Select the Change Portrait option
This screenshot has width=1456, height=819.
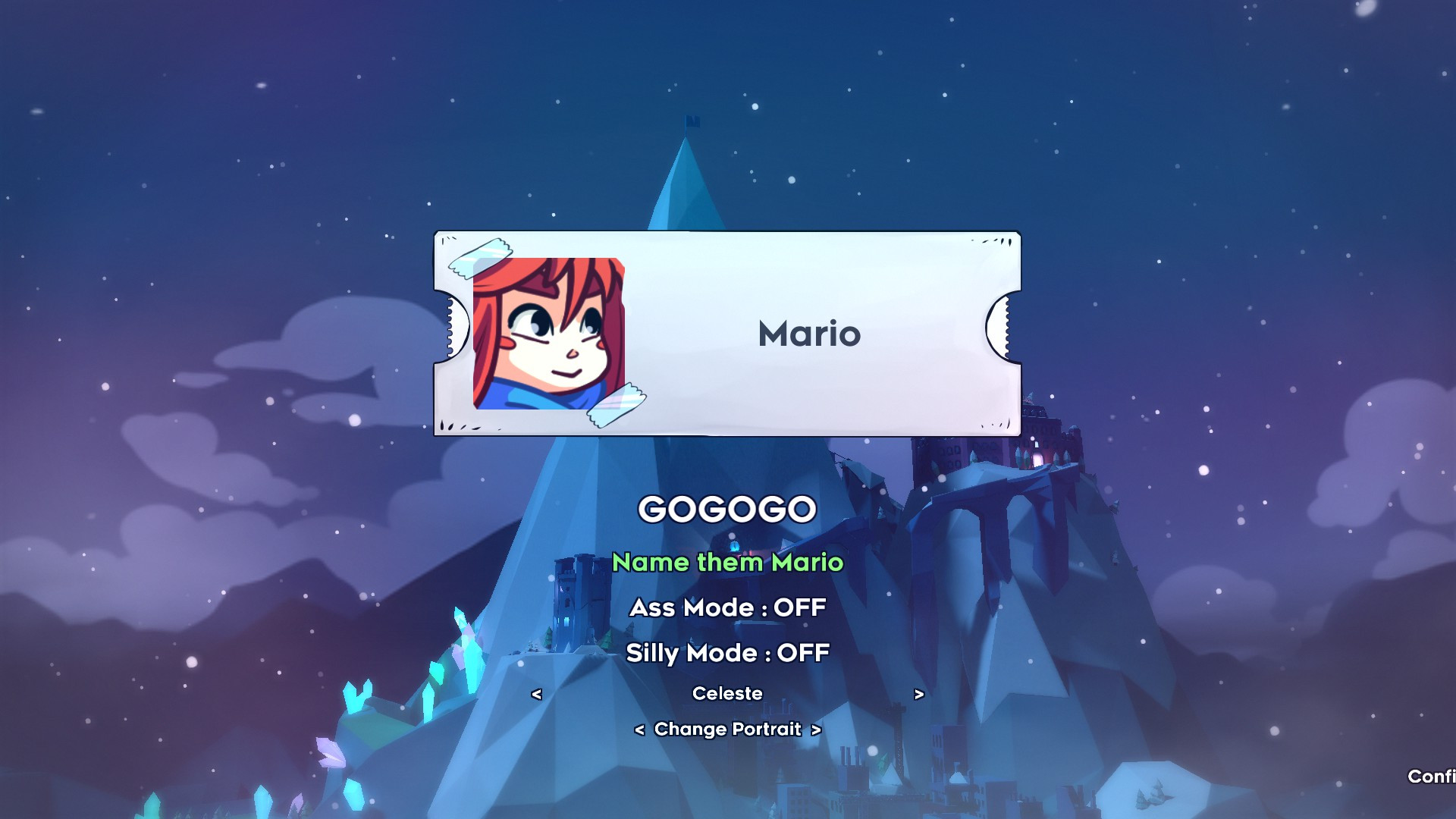tap(727, 729)
